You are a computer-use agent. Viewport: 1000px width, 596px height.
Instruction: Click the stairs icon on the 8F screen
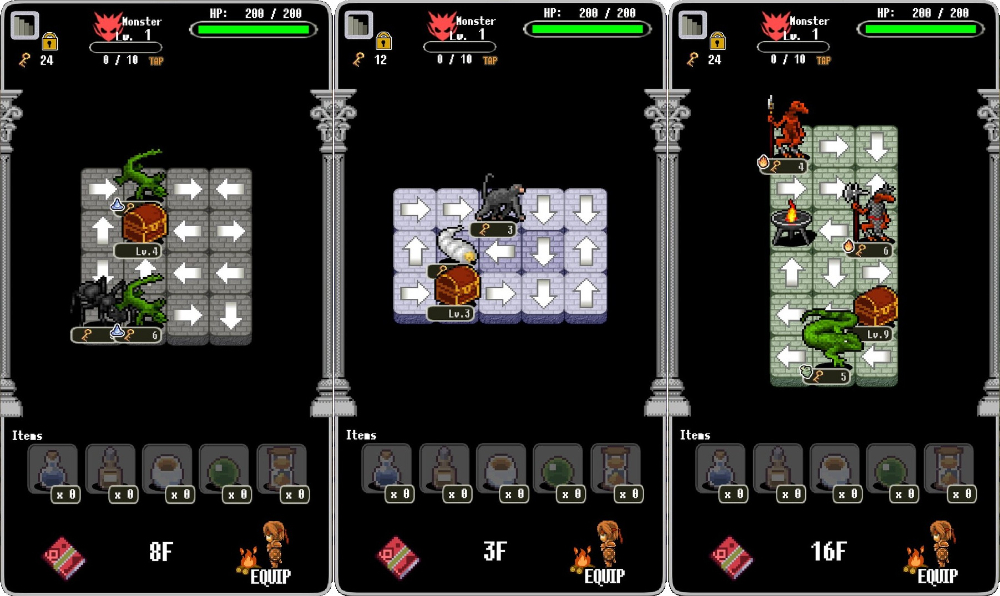(26, 25)
